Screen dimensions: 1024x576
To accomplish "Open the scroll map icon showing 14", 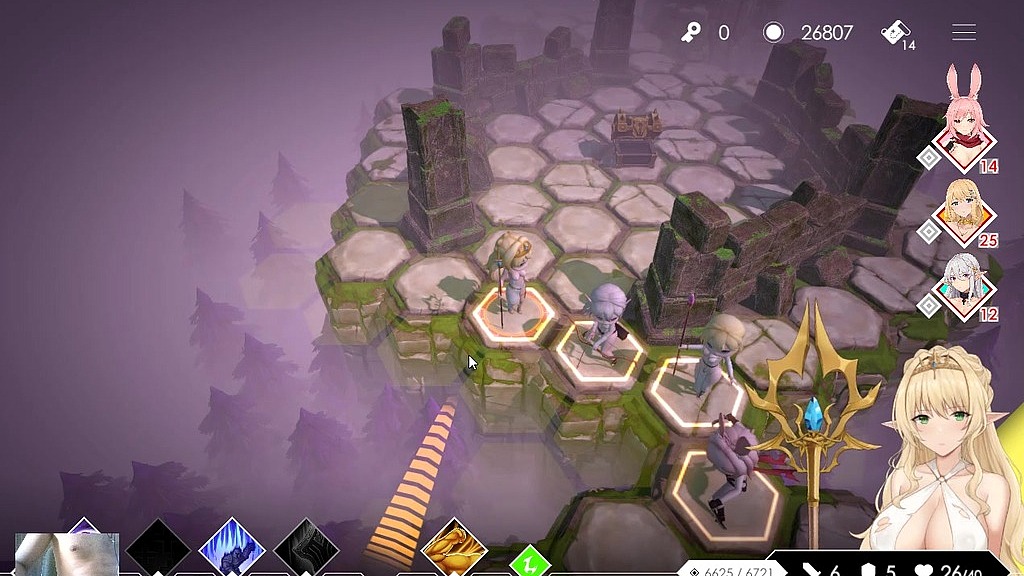I will [895, 34].
